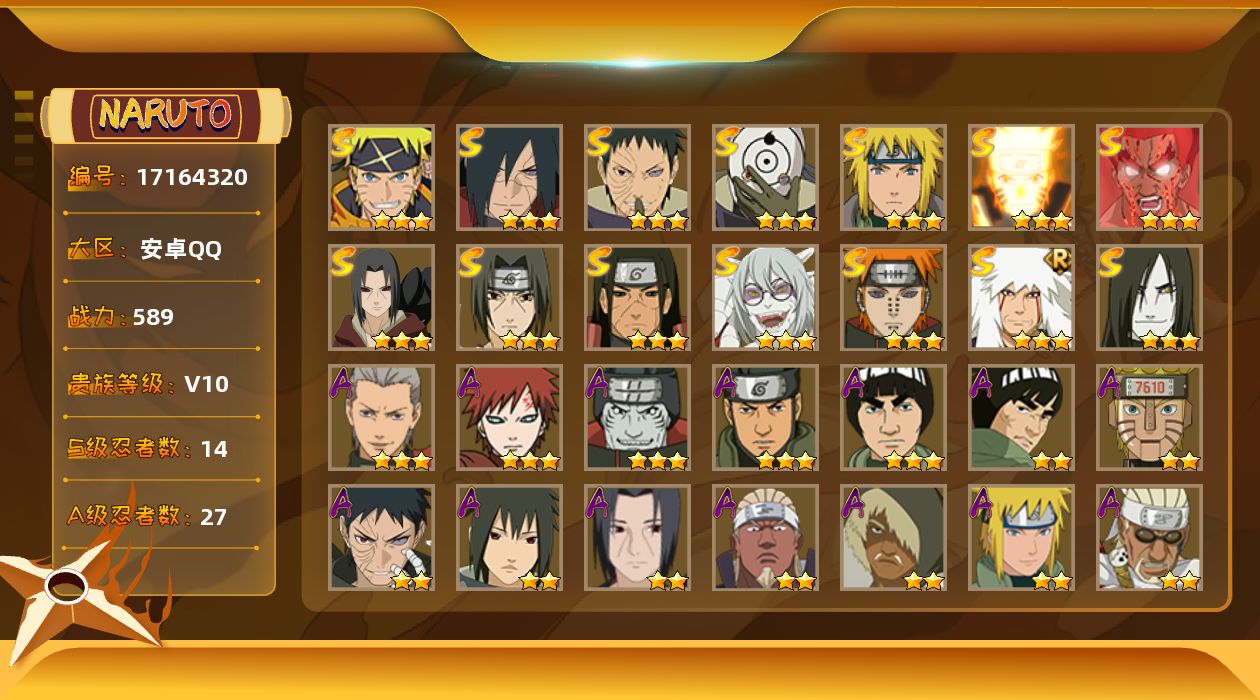Image resolution: width=1260 pixels, height=700 pixels.
Task: Pick the white-haired Jiraiya tile
Action: tap(1022, 298)
